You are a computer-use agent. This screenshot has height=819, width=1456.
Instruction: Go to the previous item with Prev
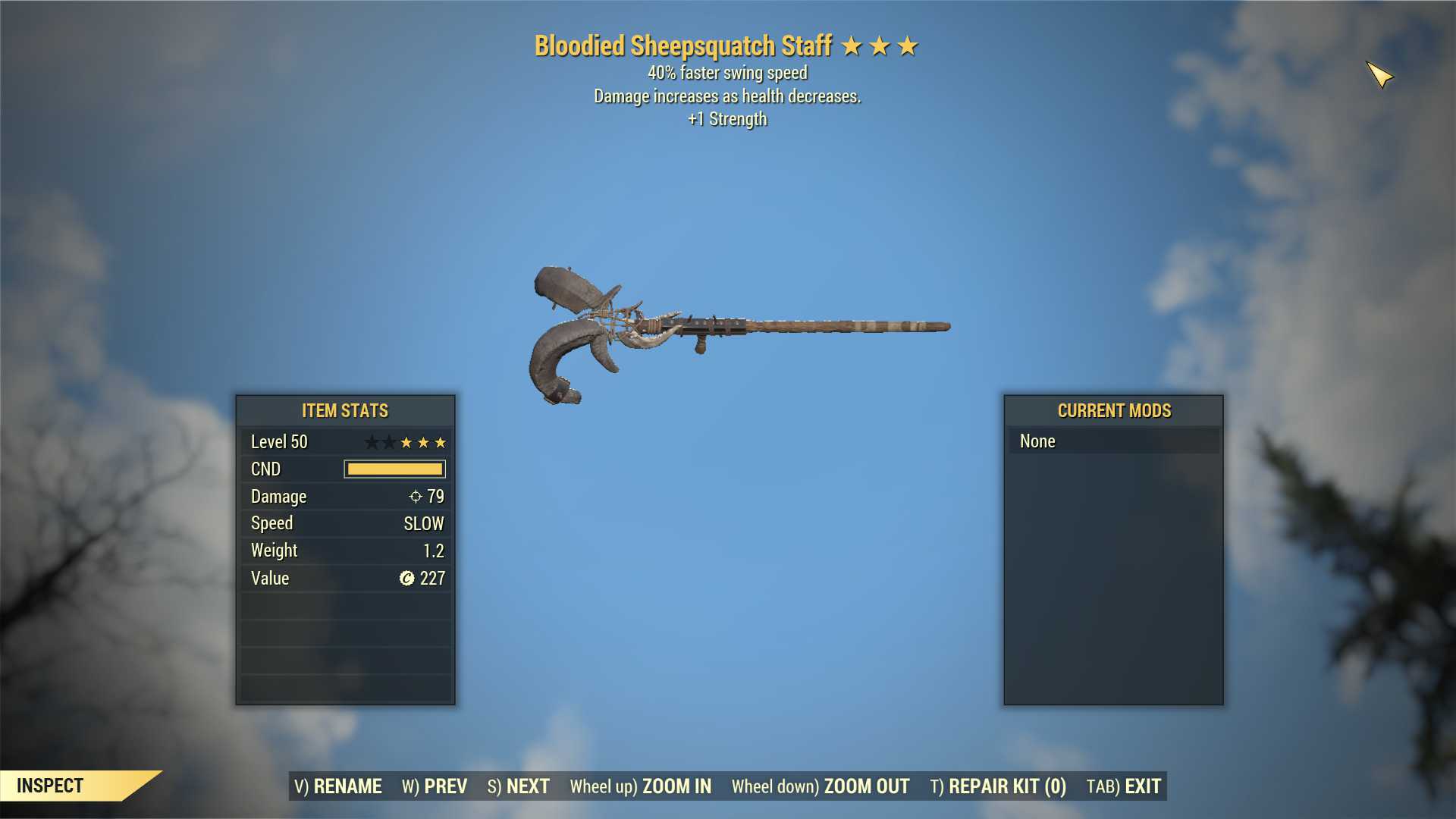[x=435, y=786]
